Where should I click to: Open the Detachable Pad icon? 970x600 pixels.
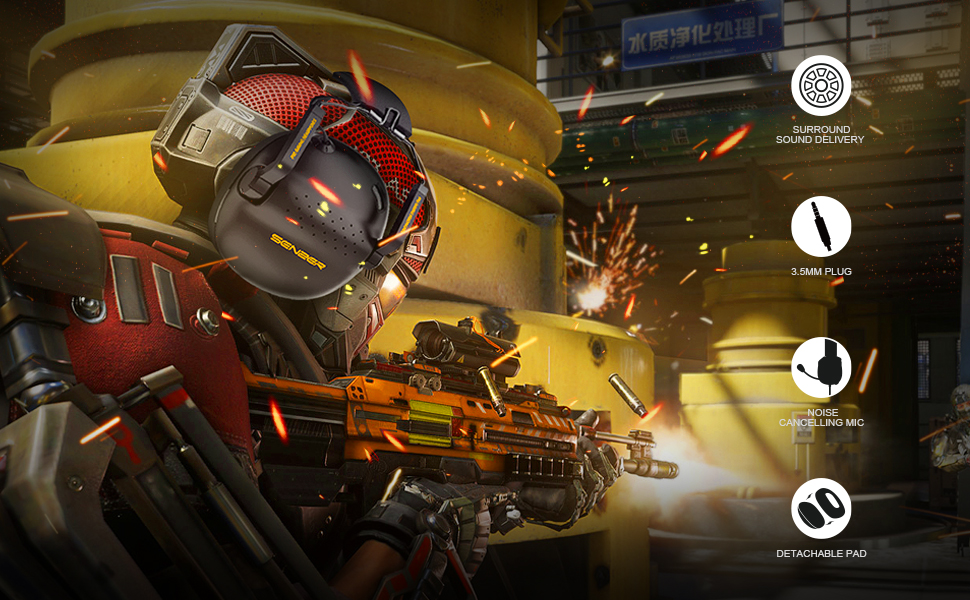point(821,509)
